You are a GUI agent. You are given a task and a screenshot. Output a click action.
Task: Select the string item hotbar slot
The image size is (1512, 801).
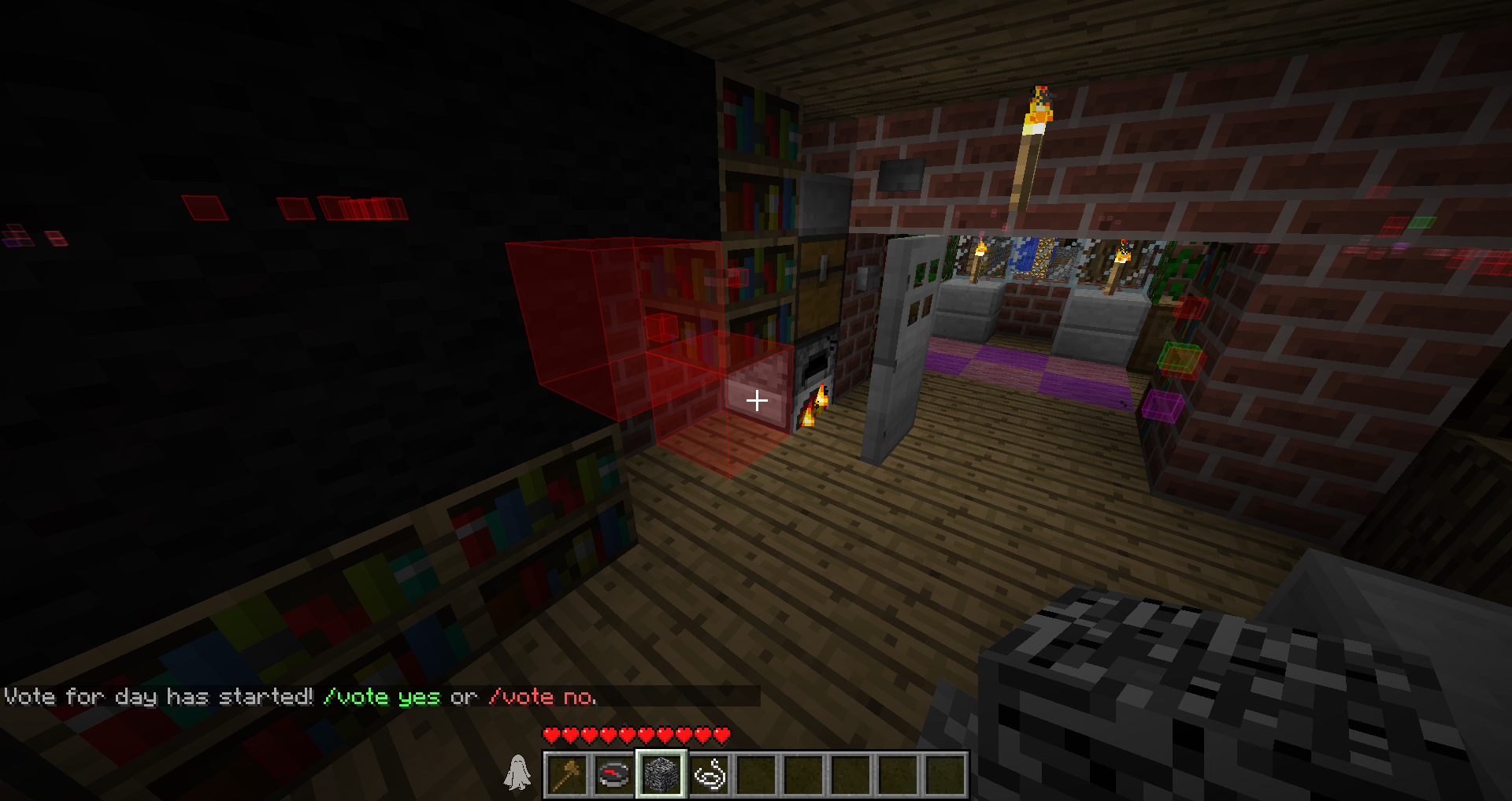(x=709, y=774)
